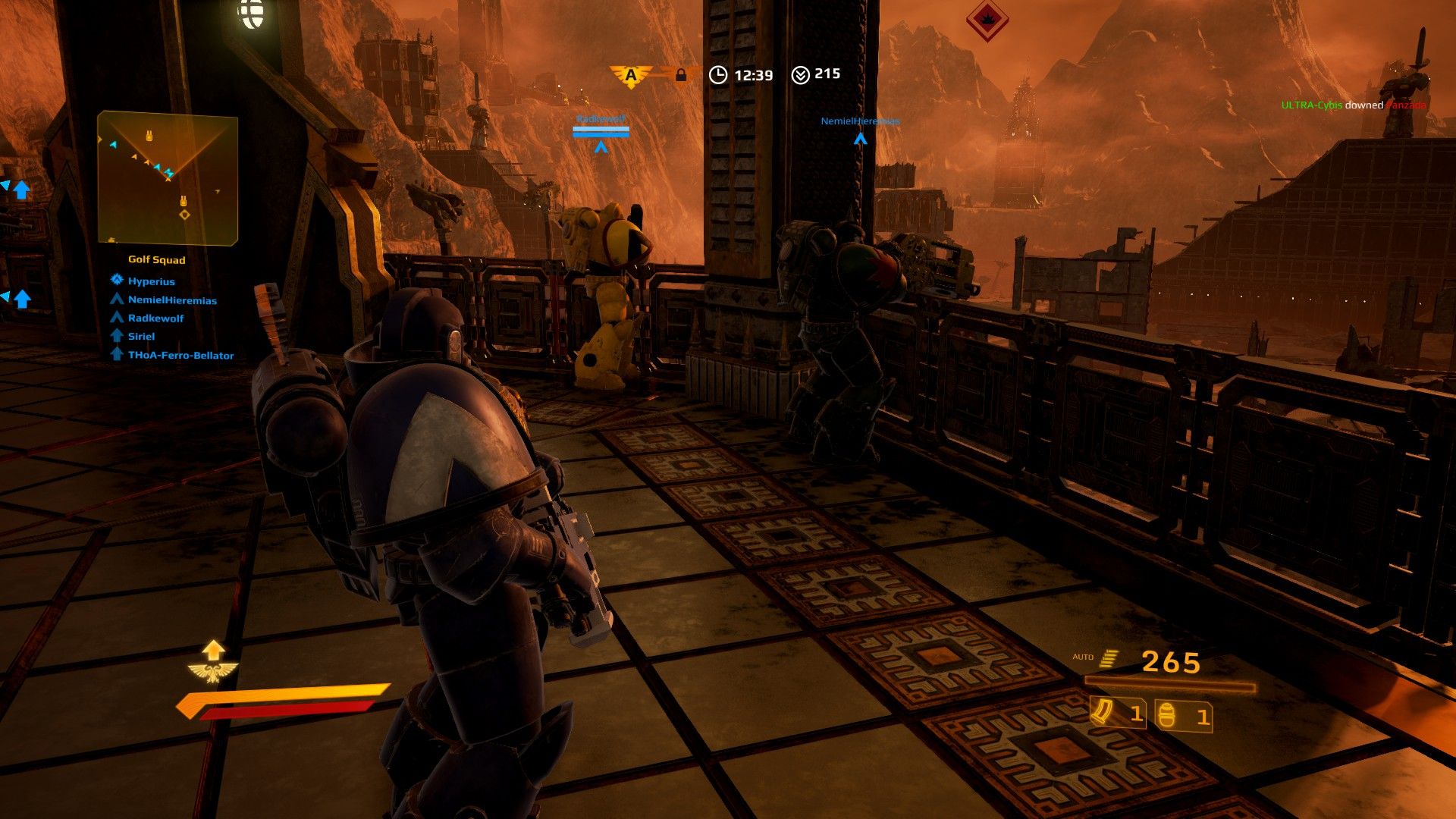
Task: Click the padlock objective icon
Action: coord(680,74)
